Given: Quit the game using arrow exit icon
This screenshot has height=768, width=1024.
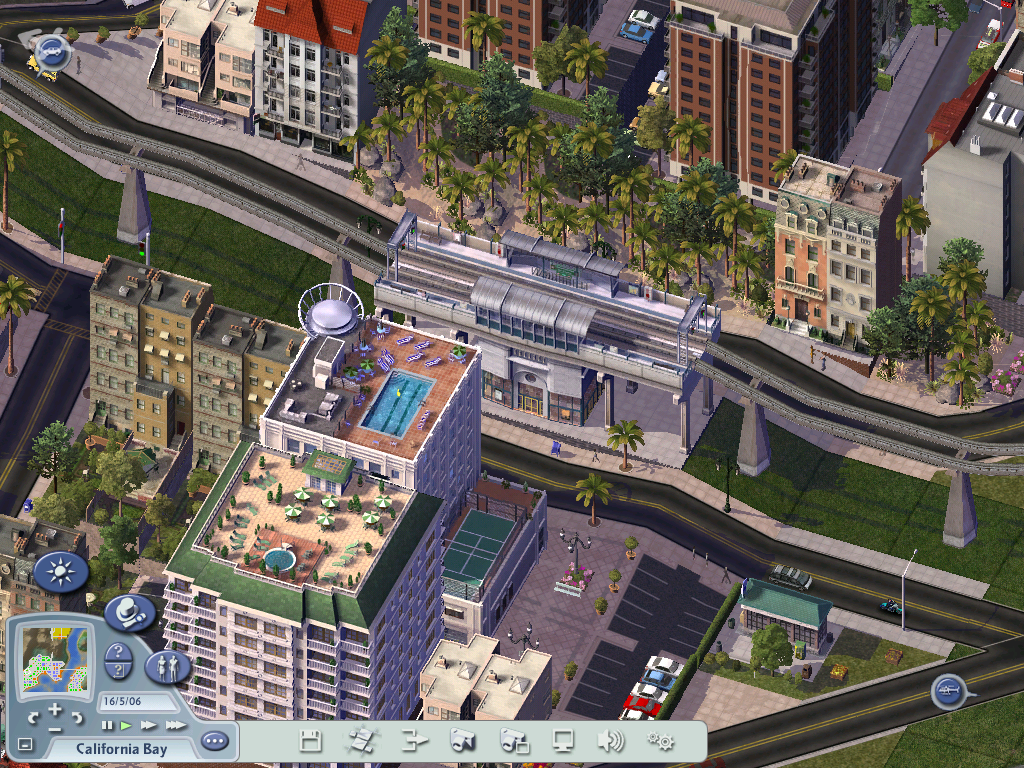Looking at the screenshot, I should [x=412, y=741].
